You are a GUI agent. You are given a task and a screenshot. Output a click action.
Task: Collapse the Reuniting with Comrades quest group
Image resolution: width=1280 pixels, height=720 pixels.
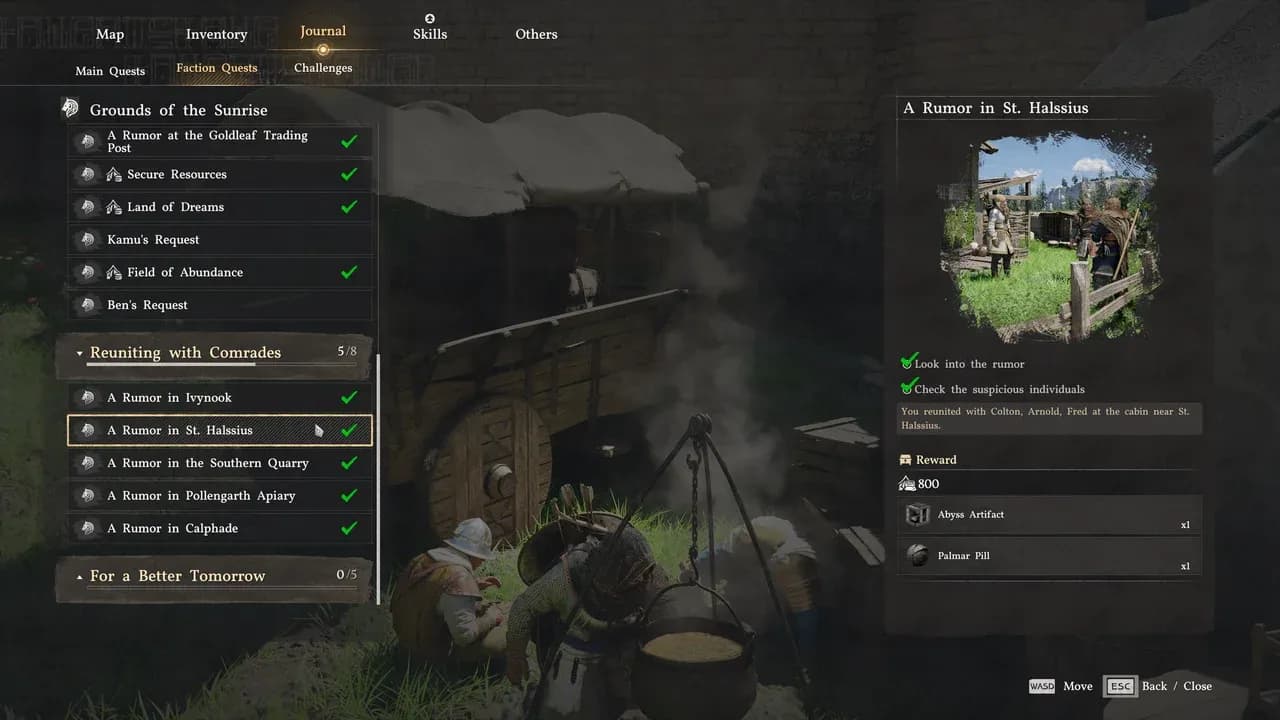(x=80, y=353)
